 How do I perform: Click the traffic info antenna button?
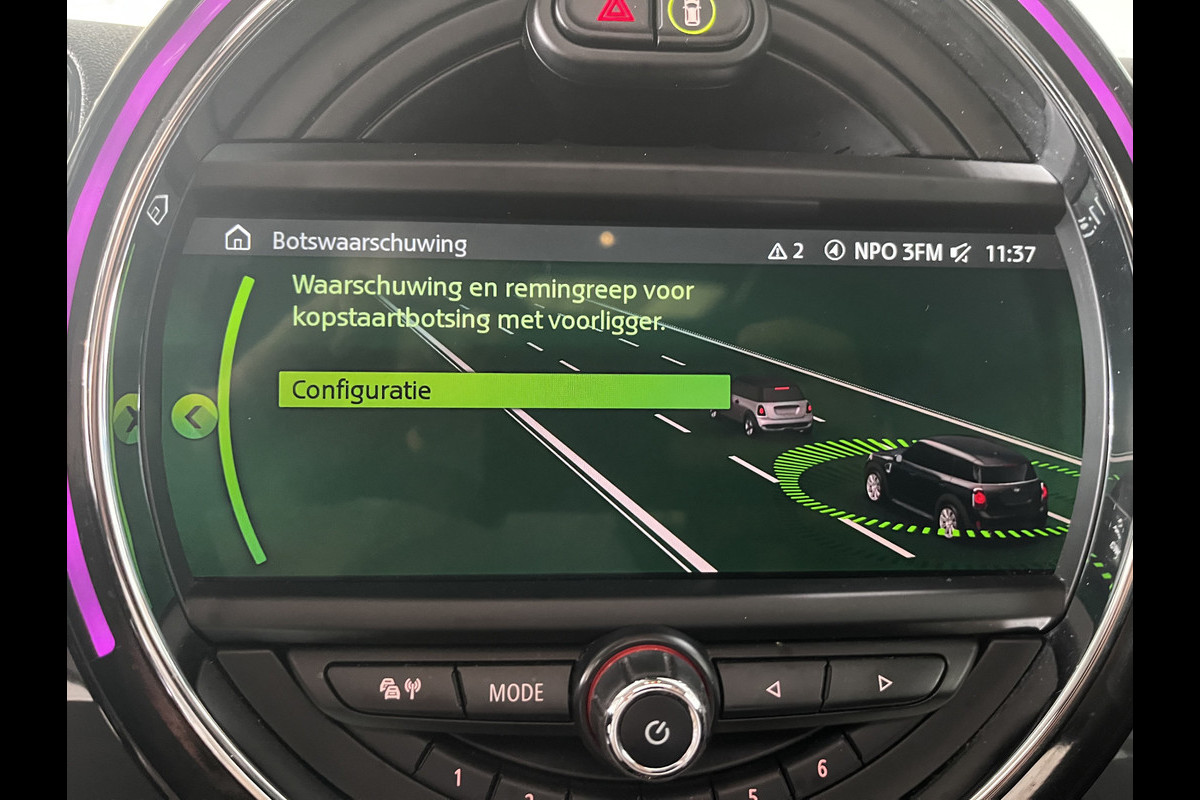398,690
